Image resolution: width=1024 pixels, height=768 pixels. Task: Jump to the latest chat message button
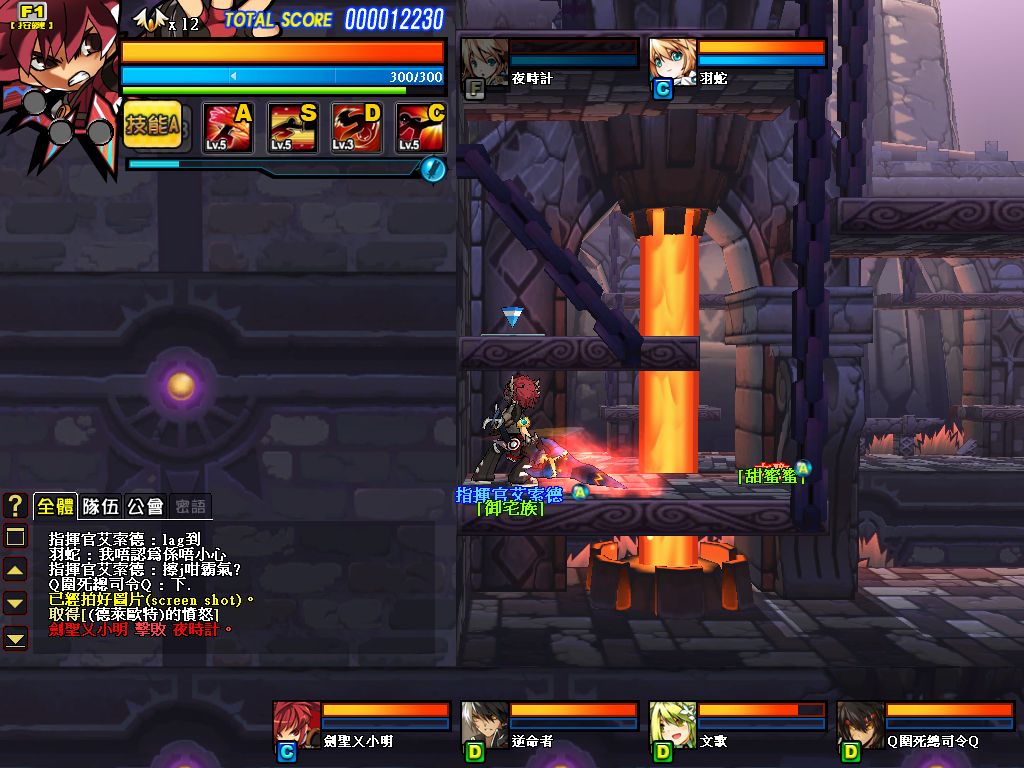pos(15,636)
